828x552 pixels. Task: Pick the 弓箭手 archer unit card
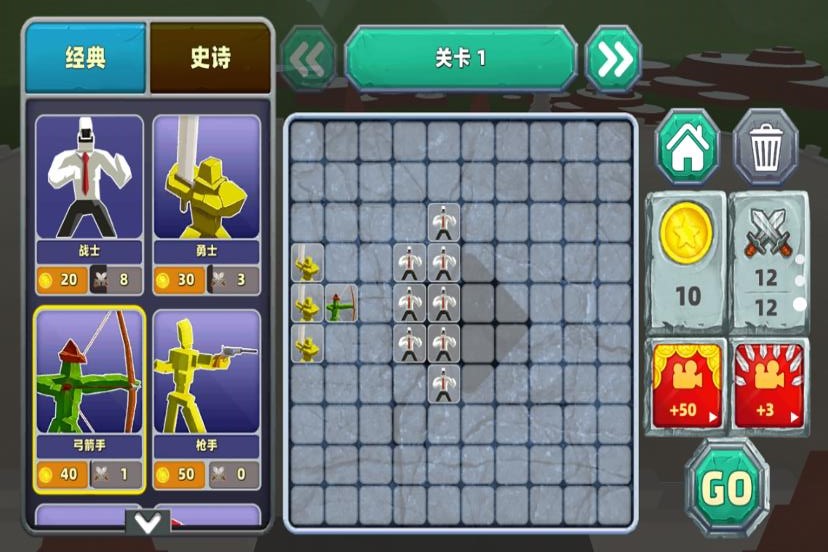pyautogui.click(x=90, y=397)
